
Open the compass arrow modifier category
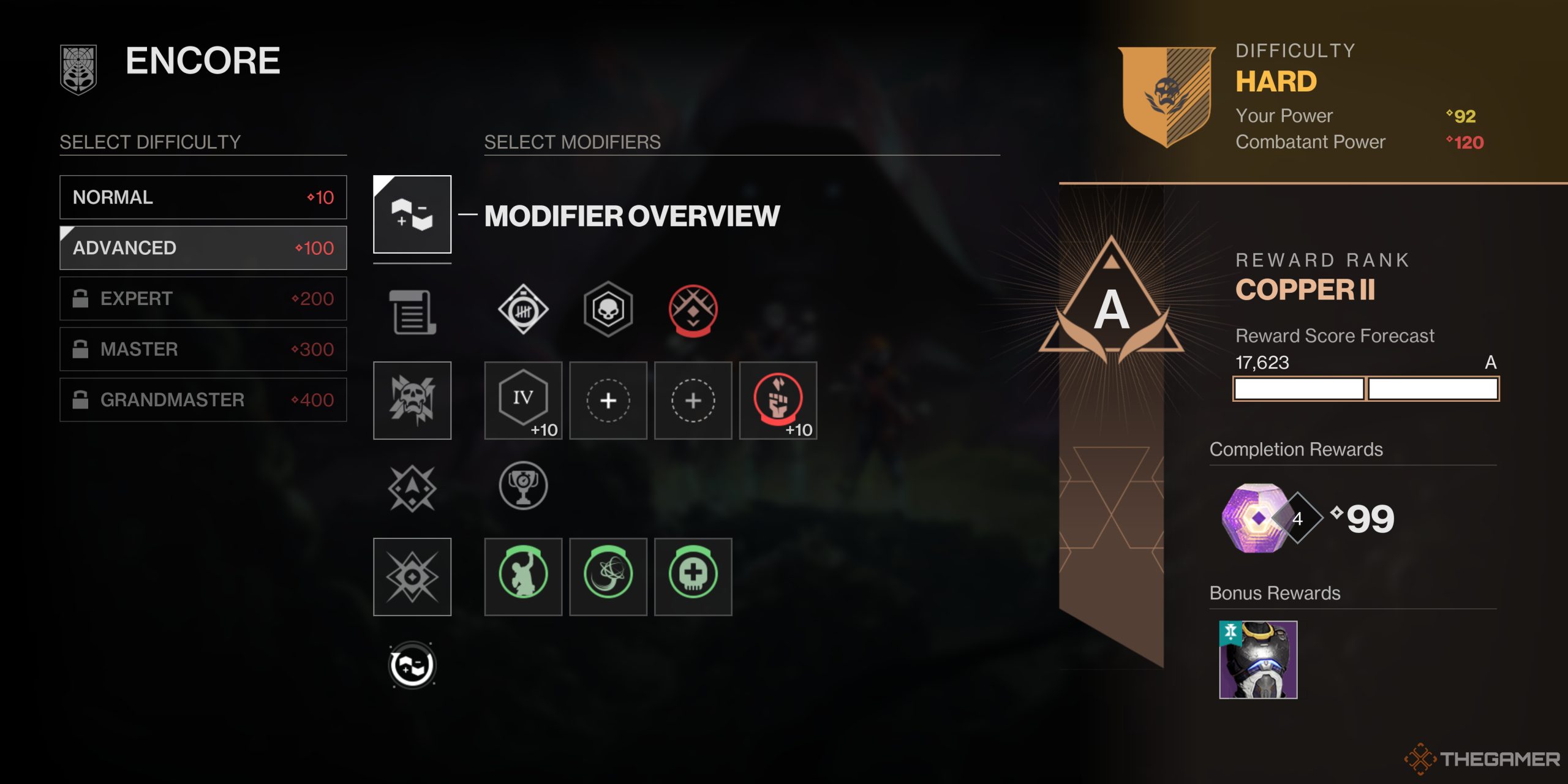tap(412, 488)
